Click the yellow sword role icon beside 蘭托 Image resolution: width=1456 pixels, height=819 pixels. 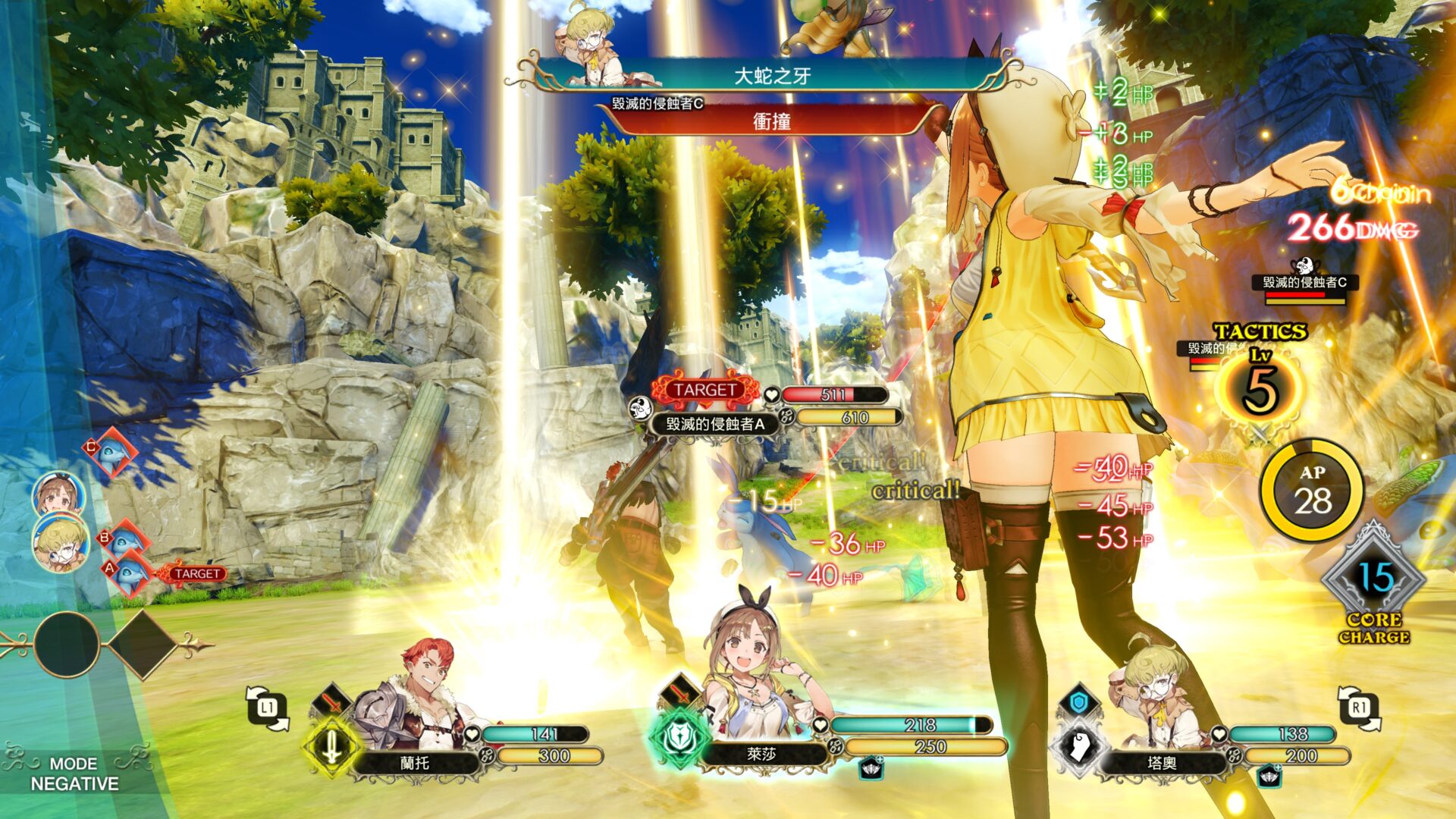[331, 747]
